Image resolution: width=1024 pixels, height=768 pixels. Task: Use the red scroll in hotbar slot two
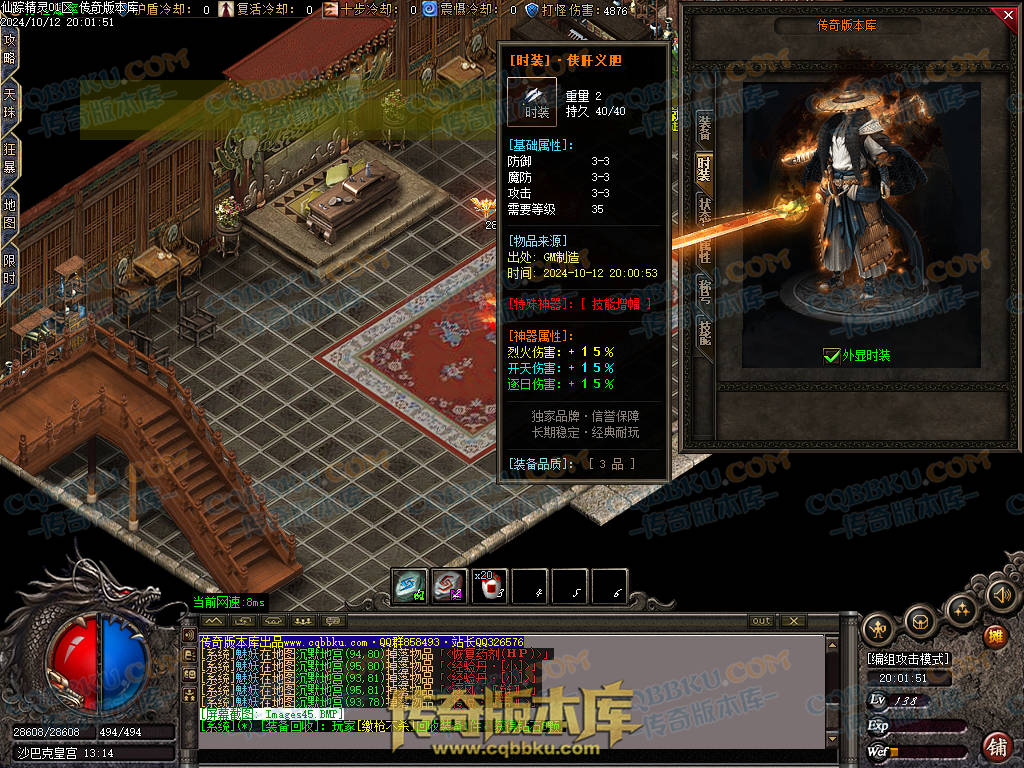click(450, 587)
